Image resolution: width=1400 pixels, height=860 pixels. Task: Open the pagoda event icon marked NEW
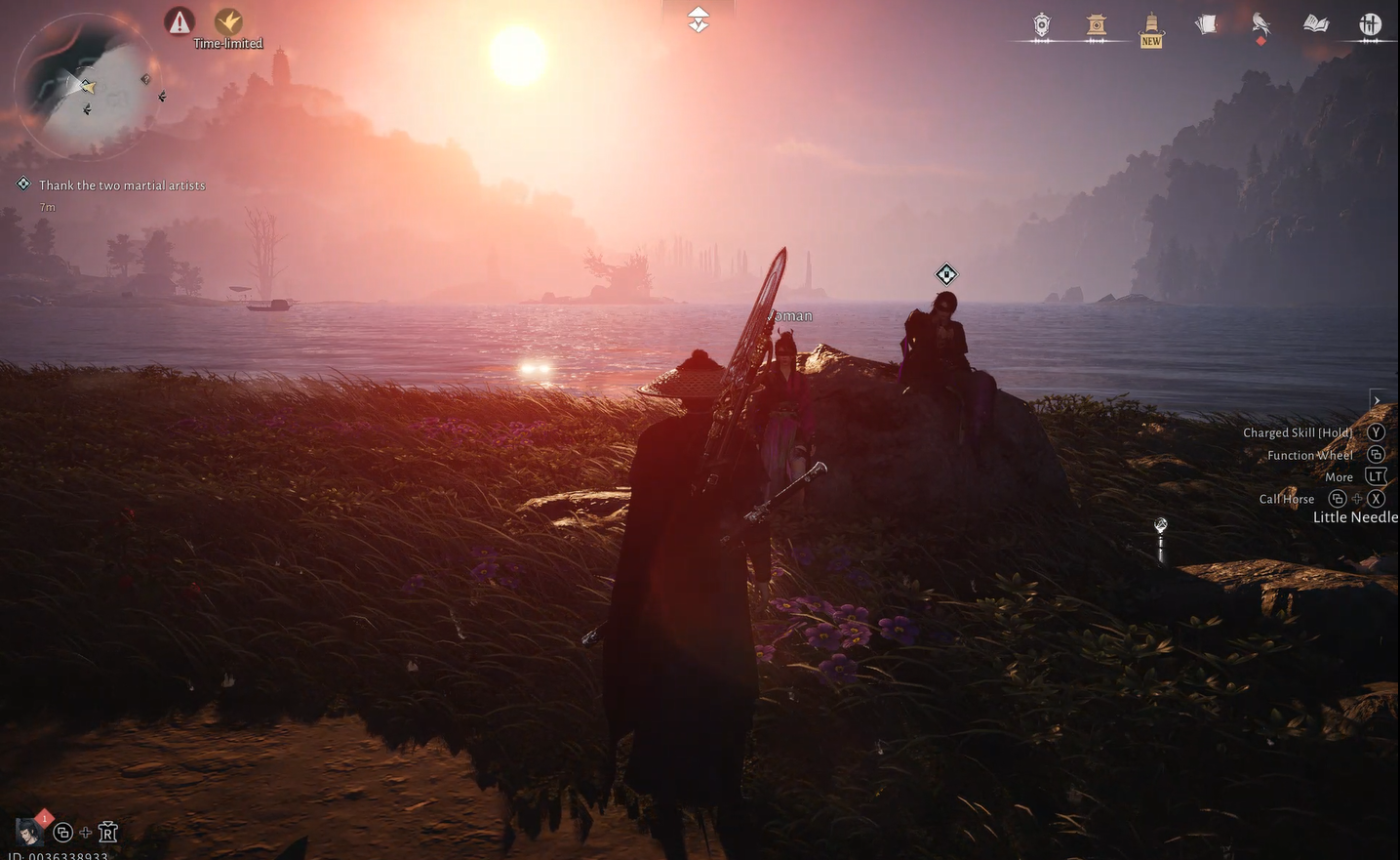pyautogui.click(x=1150, y=23)
